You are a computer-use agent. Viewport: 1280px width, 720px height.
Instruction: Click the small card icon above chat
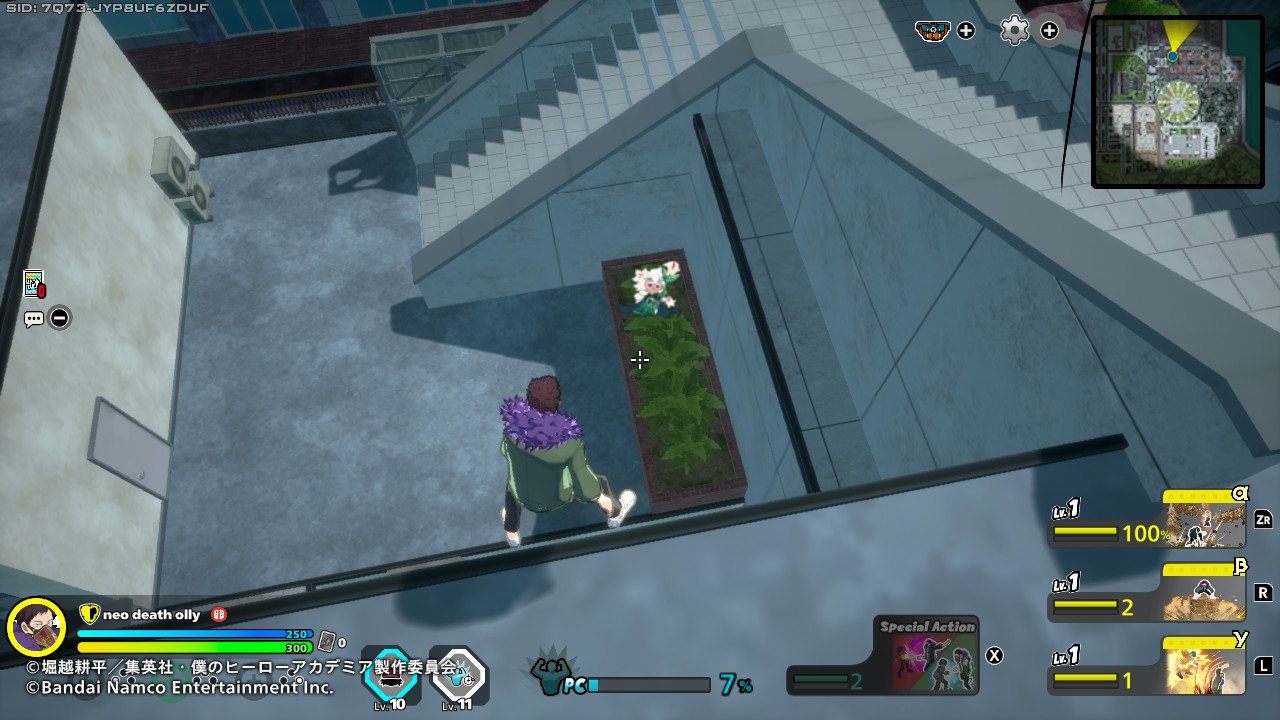click(x=34, y=284)
